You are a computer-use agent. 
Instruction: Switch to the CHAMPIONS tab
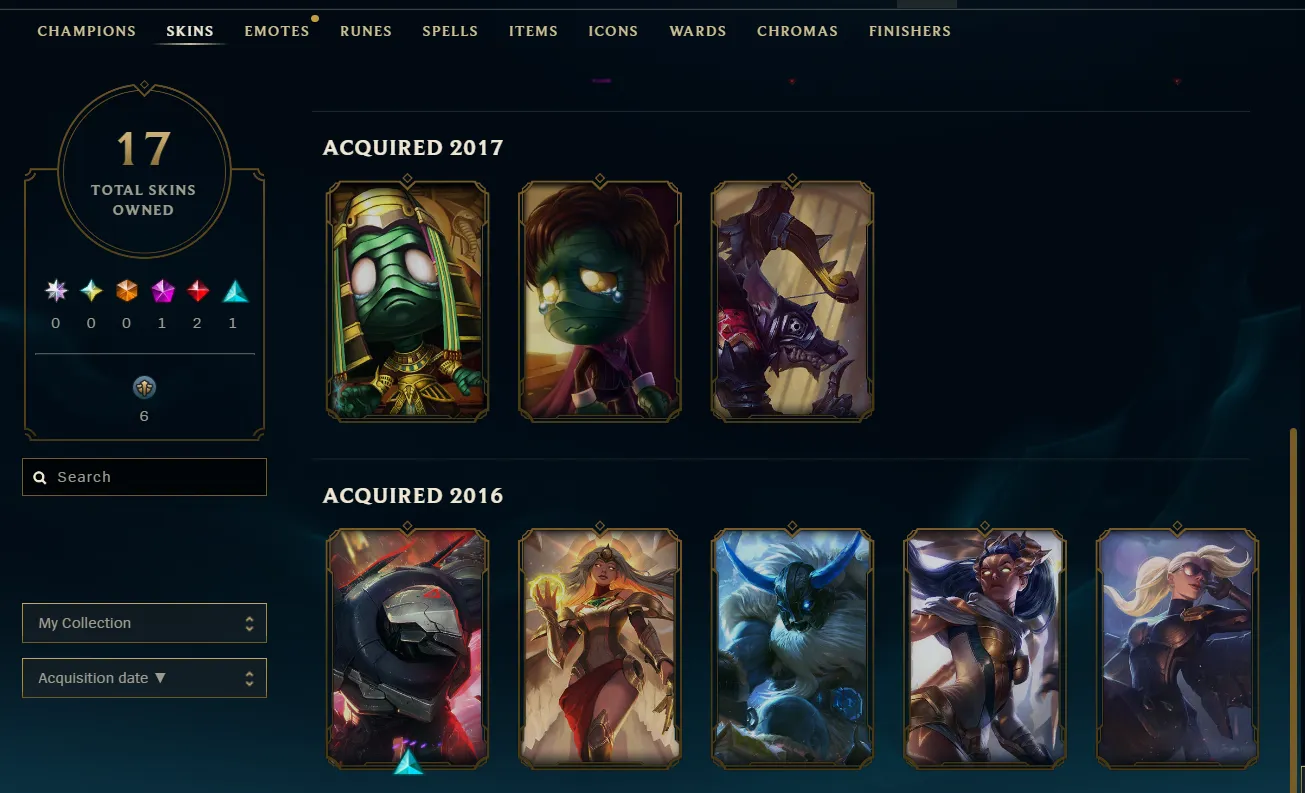tap(86, 31)
